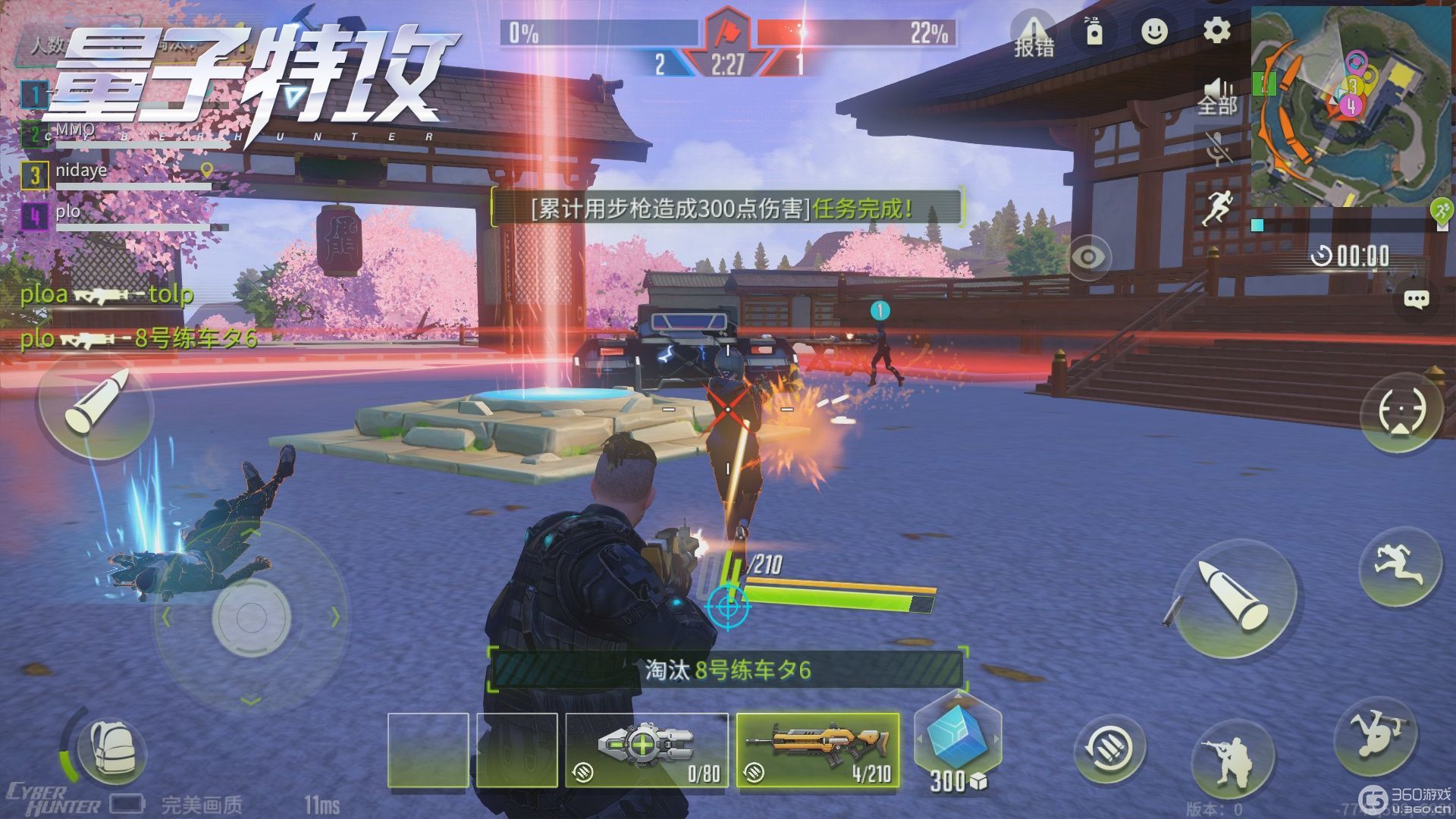Open the chat bubble messages
The width and height of the screenshot is (1456, 819).
(x=1416, y=299)
